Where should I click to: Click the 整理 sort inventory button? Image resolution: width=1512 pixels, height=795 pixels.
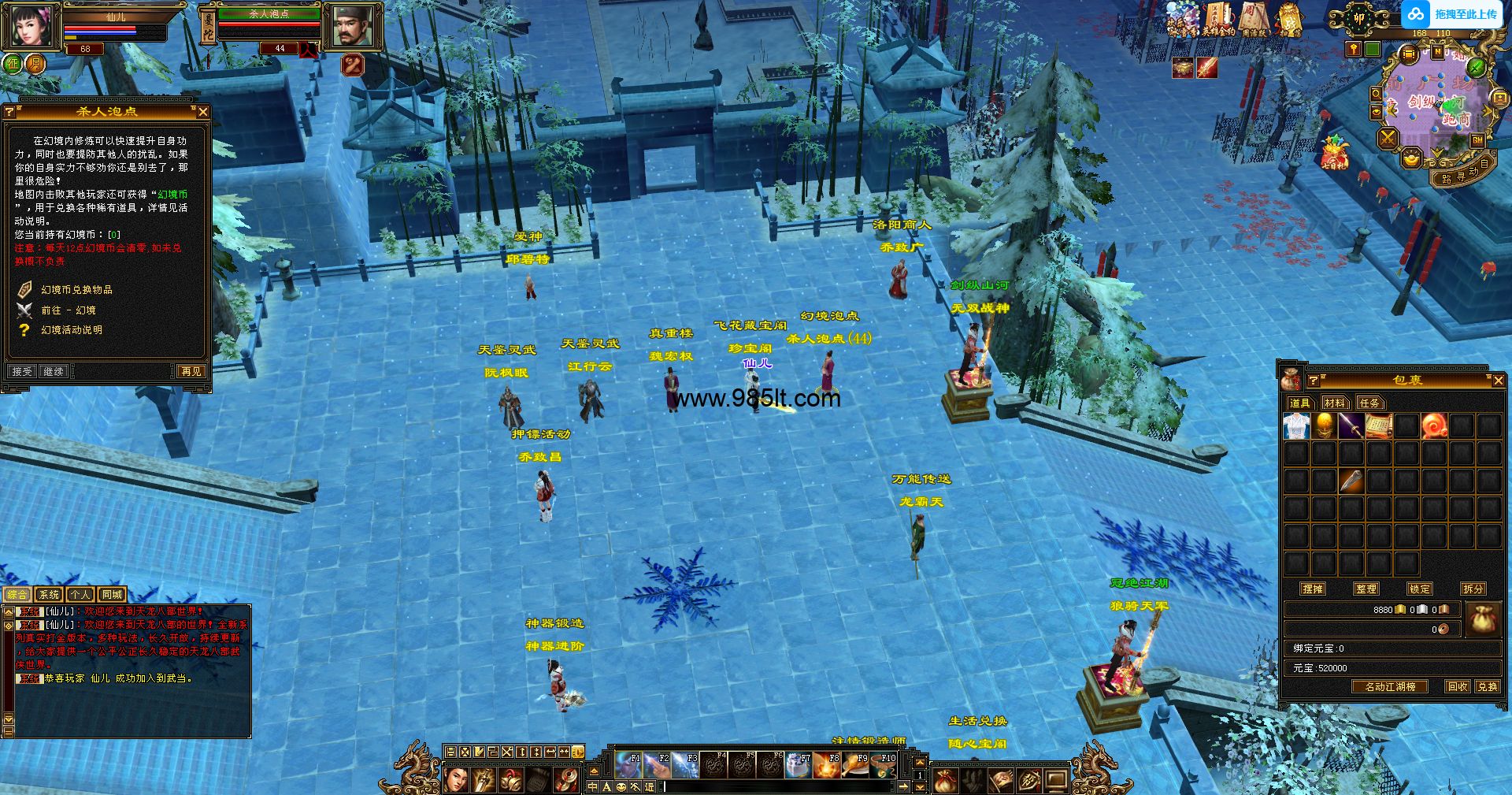pos(1366,589)
